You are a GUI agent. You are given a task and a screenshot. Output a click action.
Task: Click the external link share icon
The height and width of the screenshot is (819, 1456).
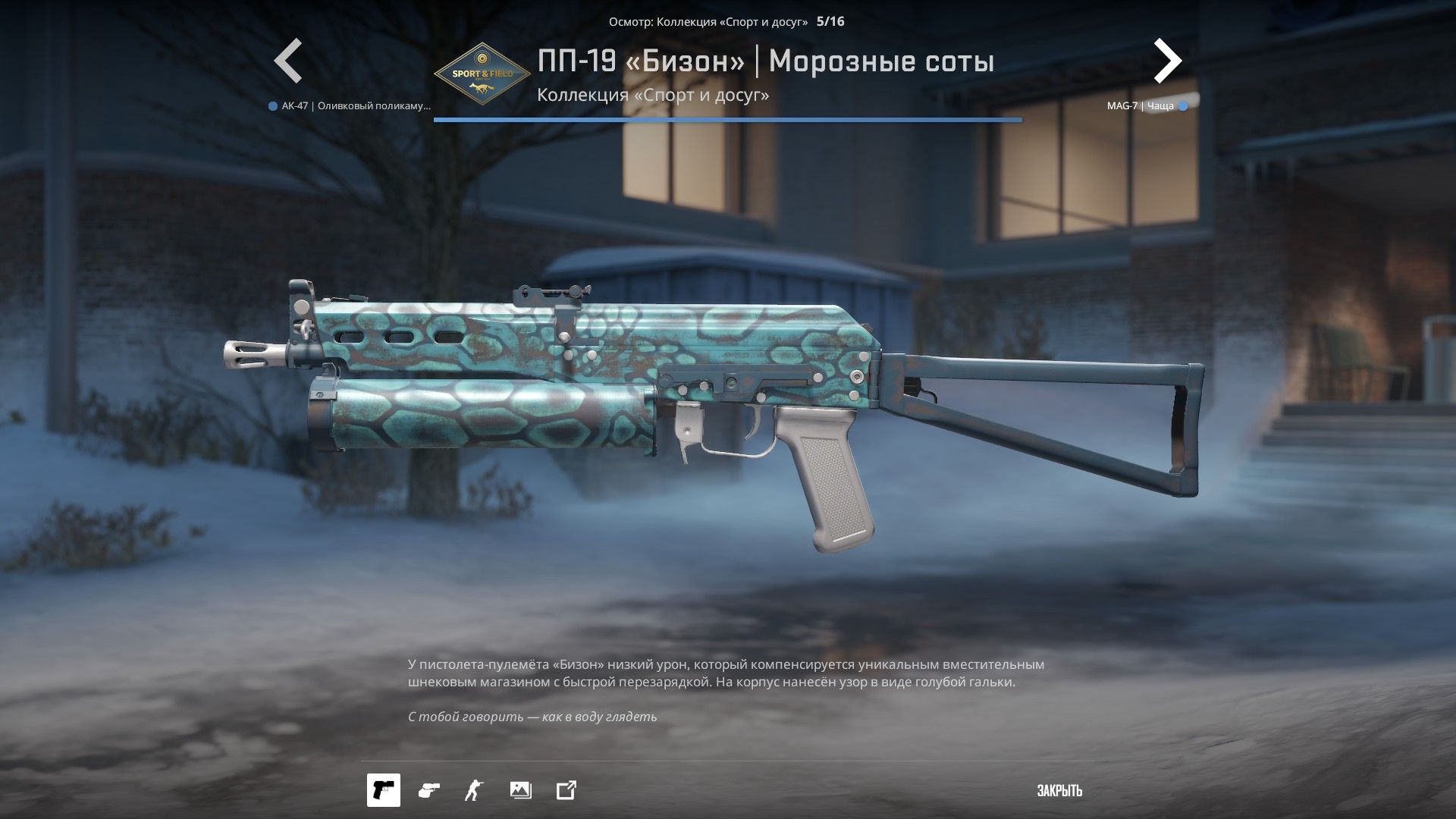tap(566, 790)
